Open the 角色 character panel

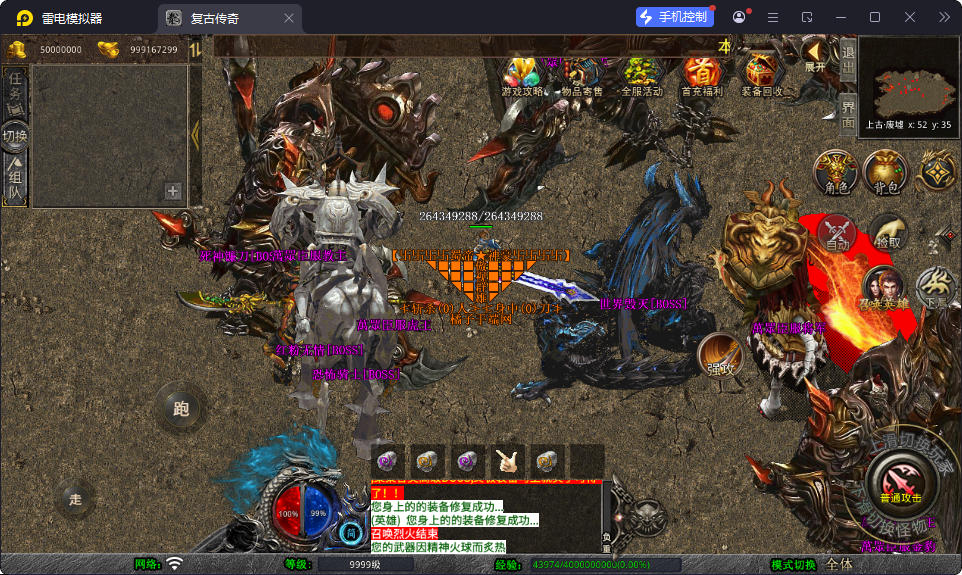[x=835, y=172]
